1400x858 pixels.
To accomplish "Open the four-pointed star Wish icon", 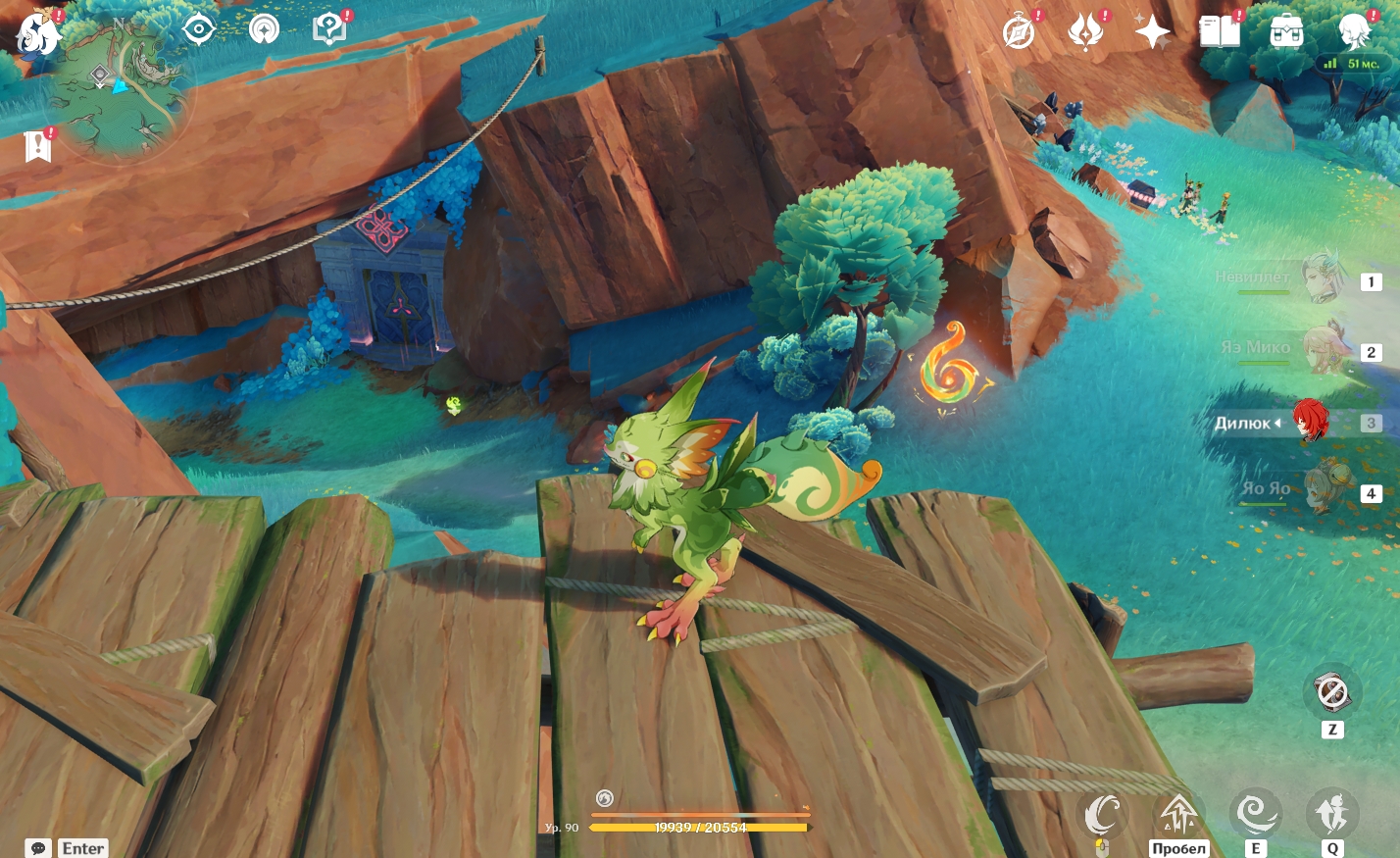I will point(1153,31).
